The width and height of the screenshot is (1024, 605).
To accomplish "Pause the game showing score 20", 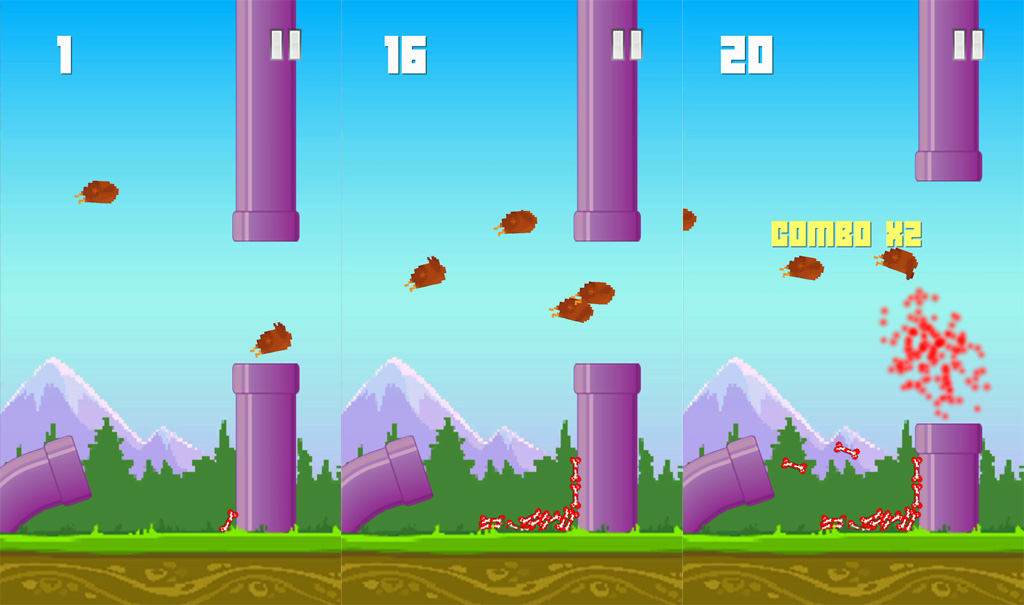I will click(x=968, y=45).
